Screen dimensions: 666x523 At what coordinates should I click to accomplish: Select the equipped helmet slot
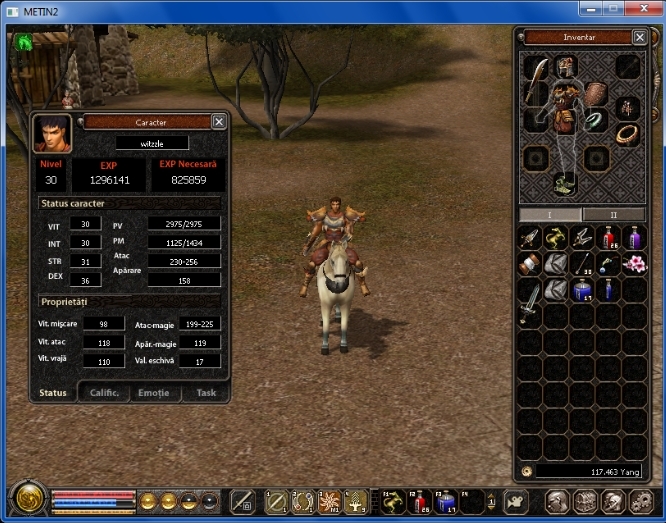tap(567, 67)
